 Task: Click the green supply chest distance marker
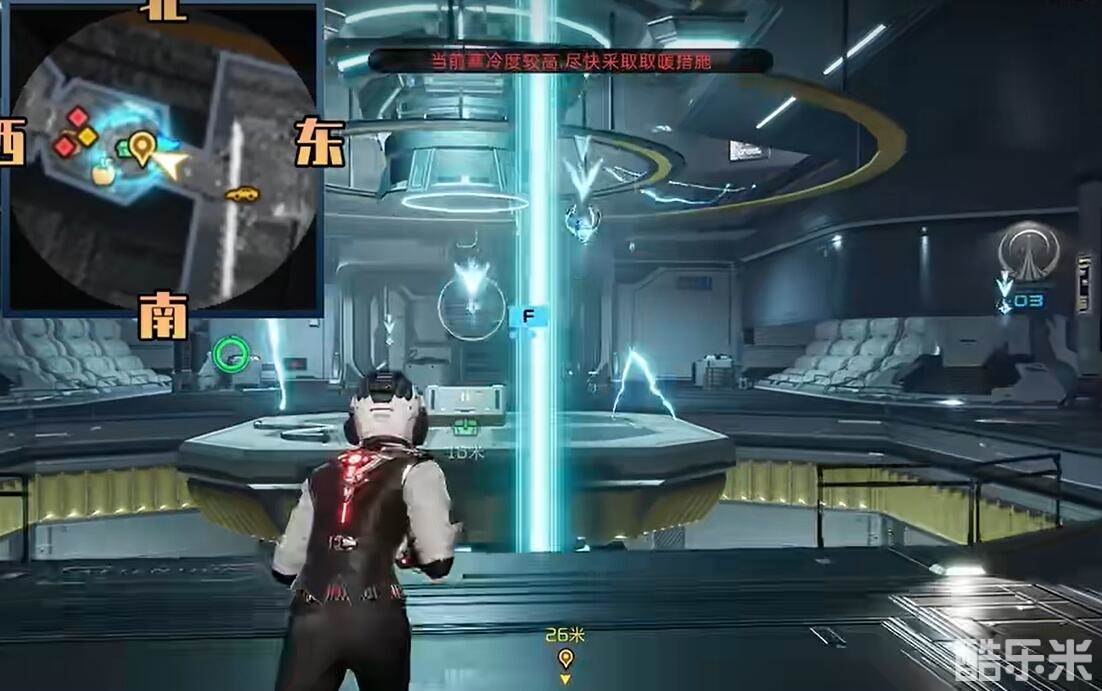465,429
